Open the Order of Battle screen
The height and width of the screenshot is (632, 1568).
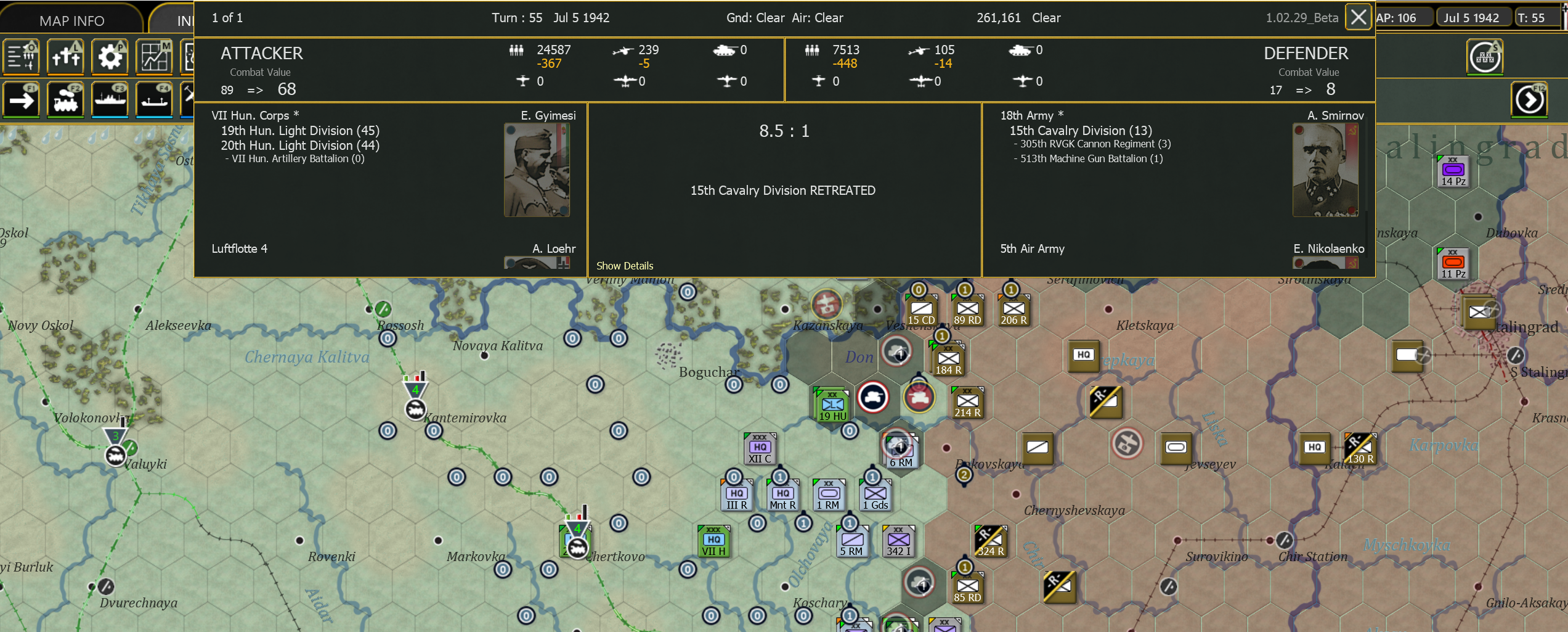[x=22, y=56]
